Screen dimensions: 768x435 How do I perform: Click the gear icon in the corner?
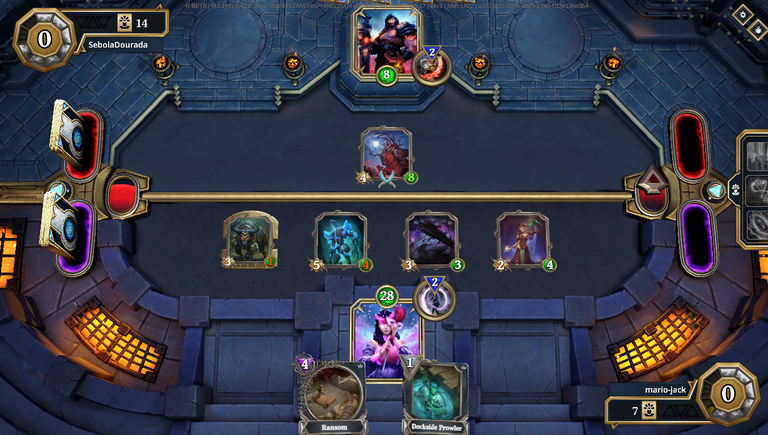742,14
